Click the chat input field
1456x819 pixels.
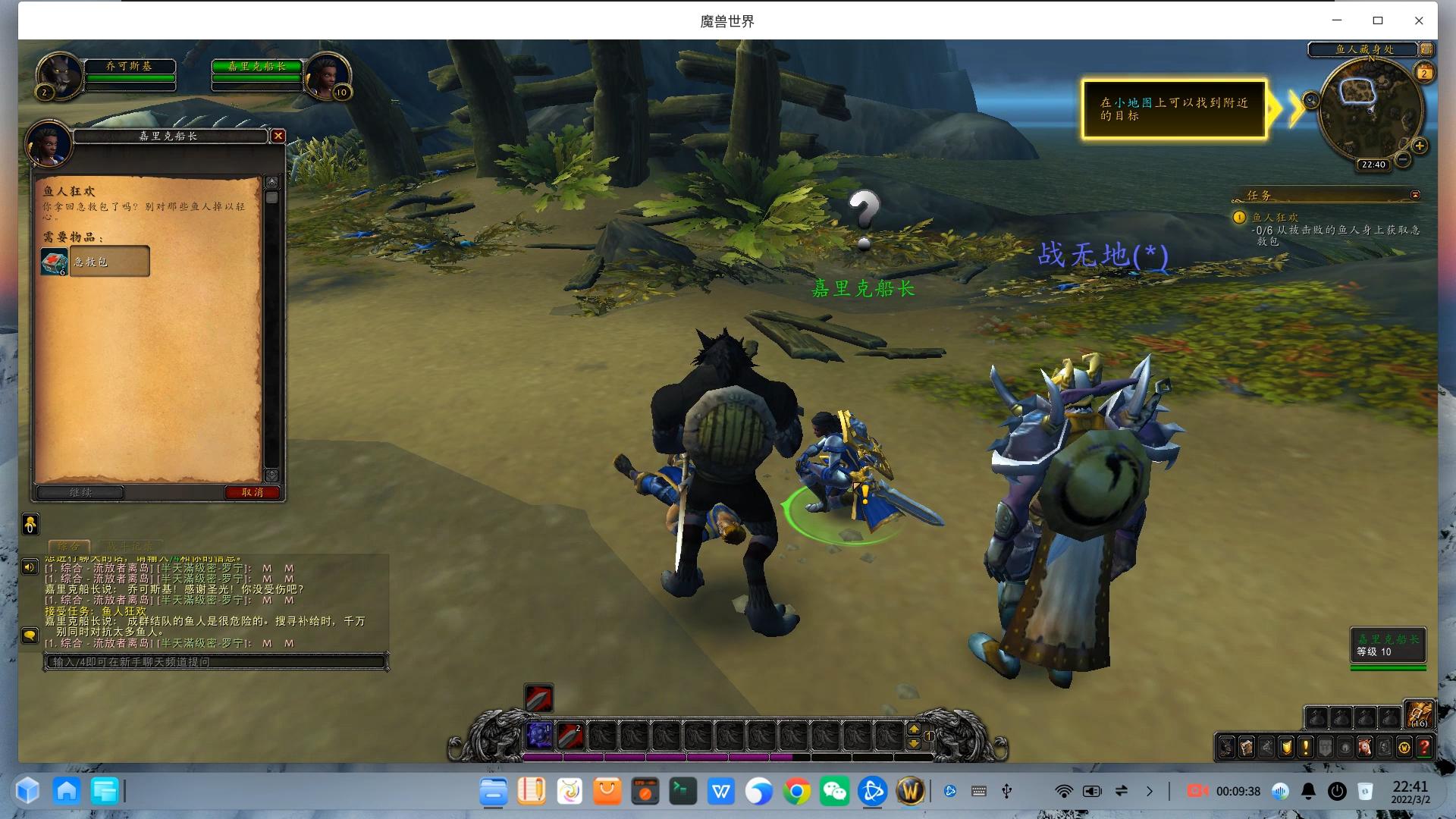click(x=216, y=662)
